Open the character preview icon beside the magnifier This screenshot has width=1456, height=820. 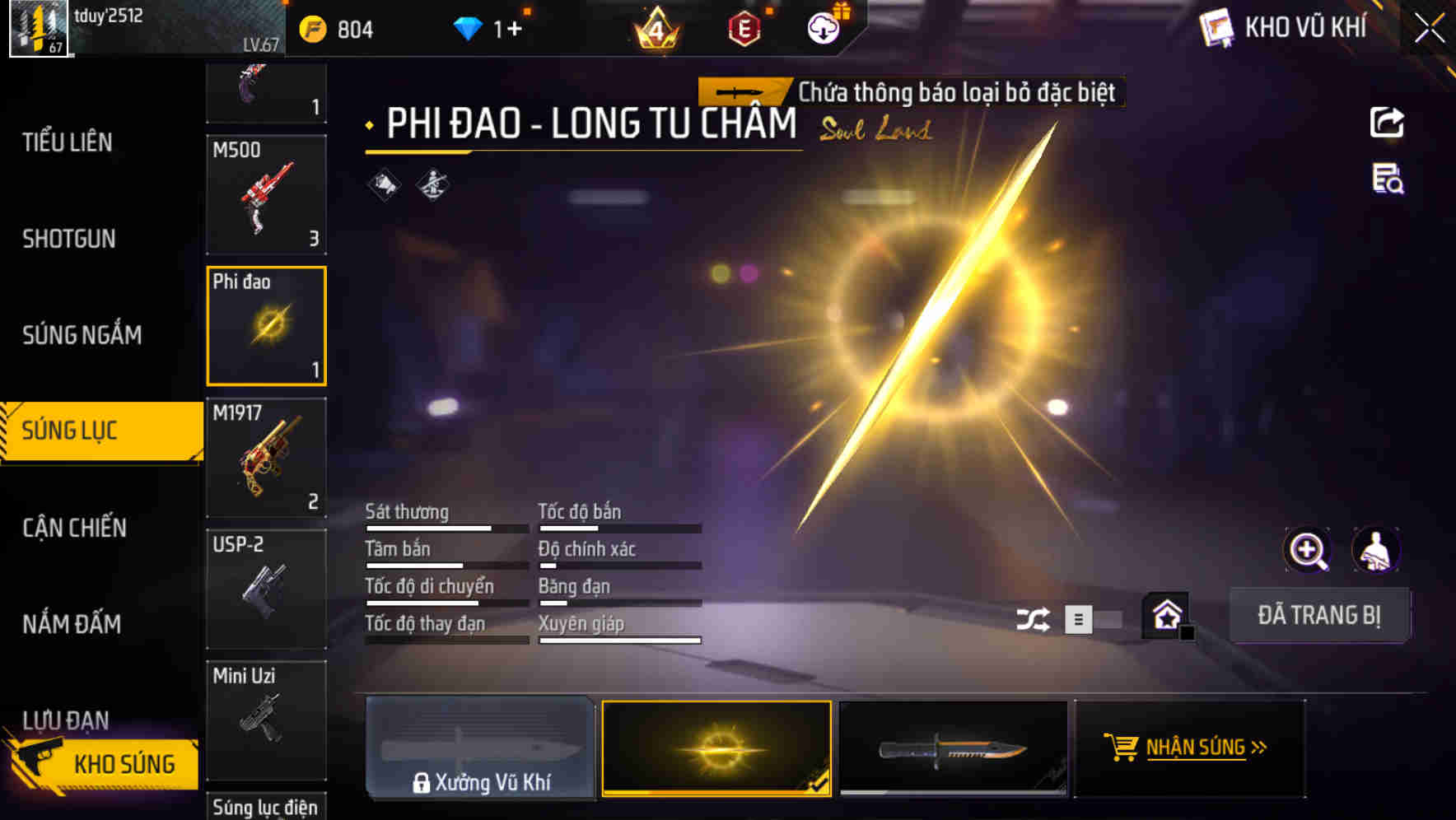[1376, 550]
